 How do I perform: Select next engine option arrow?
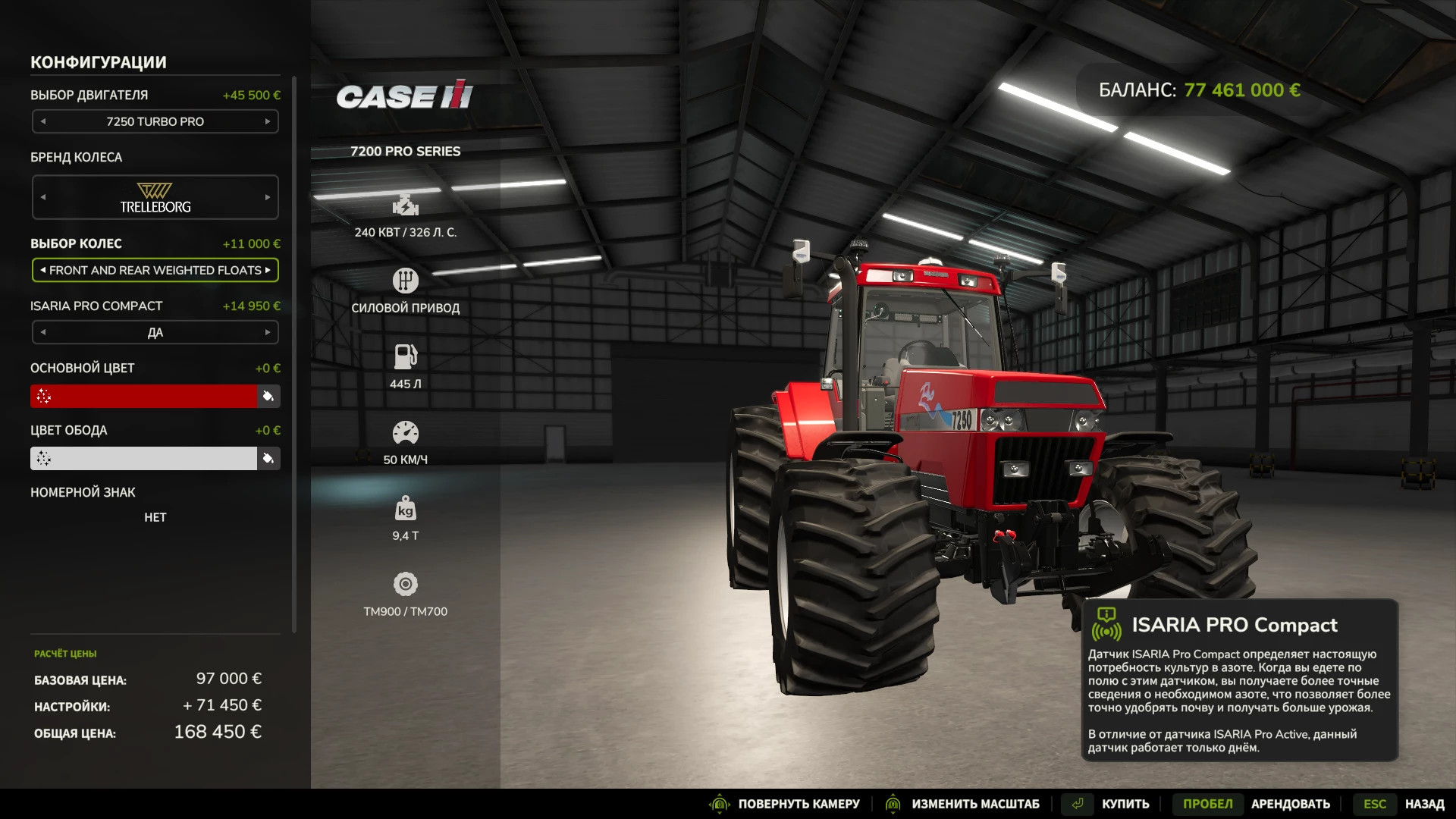tap(268, 121)
